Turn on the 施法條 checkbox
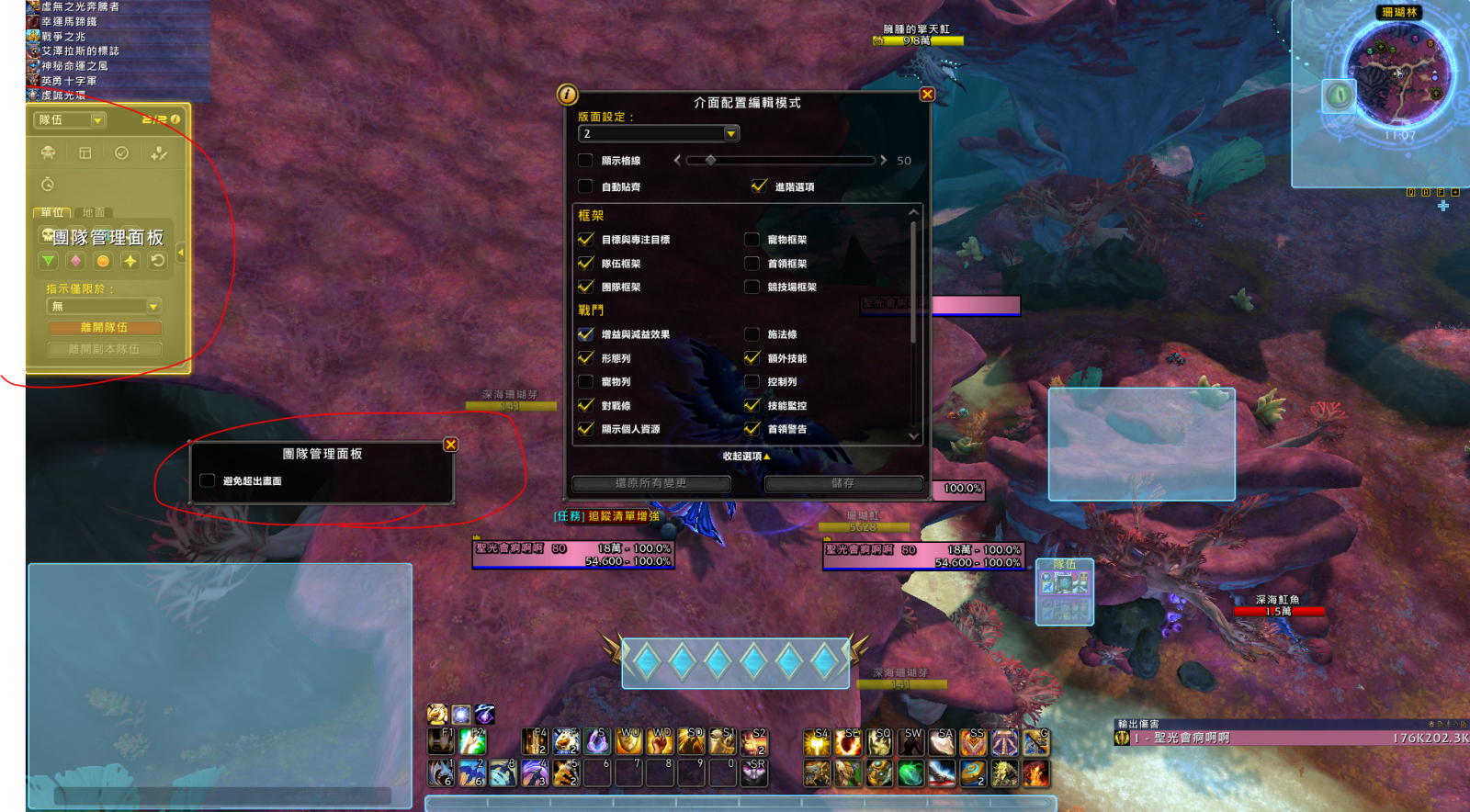This screenshot has height=812, width=1470. 752,334
